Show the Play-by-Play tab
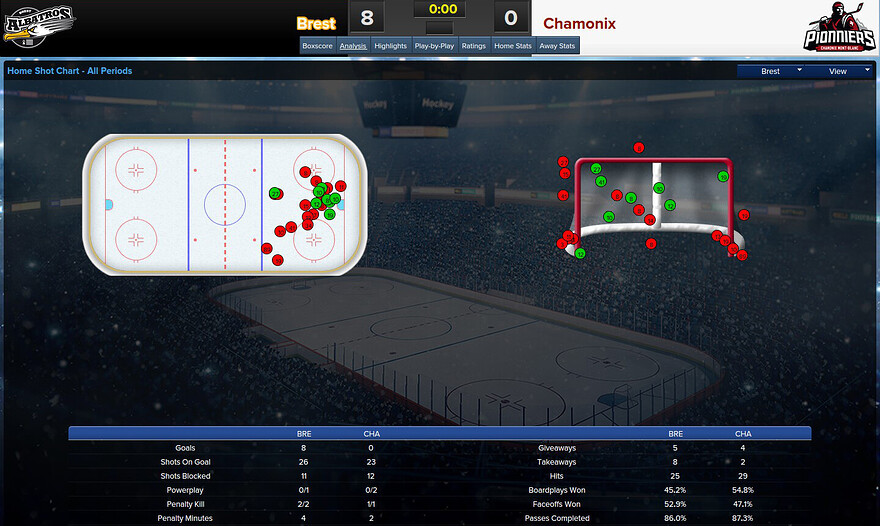This screenshot has height=526, width=880. point(434,46)
